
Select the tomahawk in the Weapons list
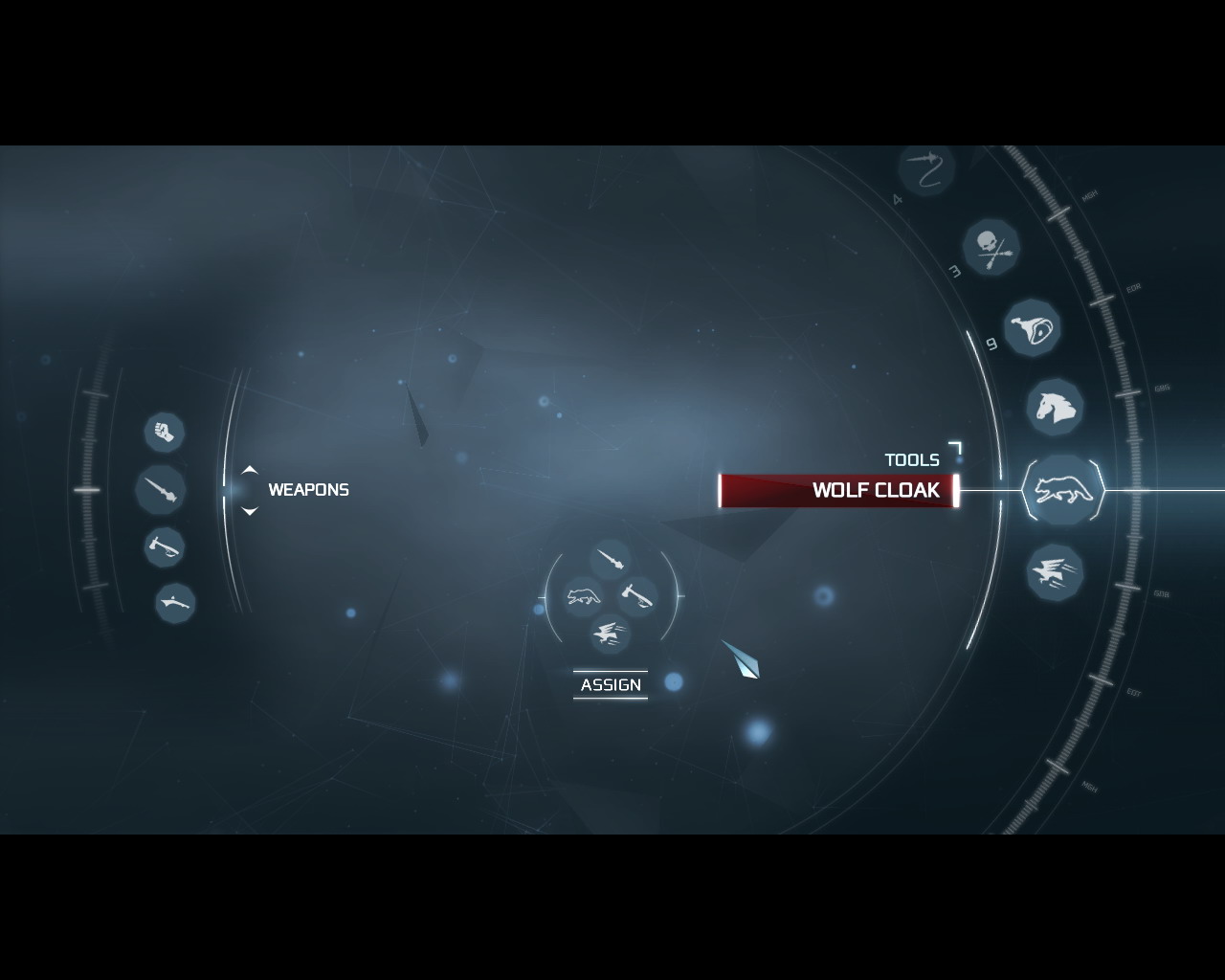click(x=165, y=547)
